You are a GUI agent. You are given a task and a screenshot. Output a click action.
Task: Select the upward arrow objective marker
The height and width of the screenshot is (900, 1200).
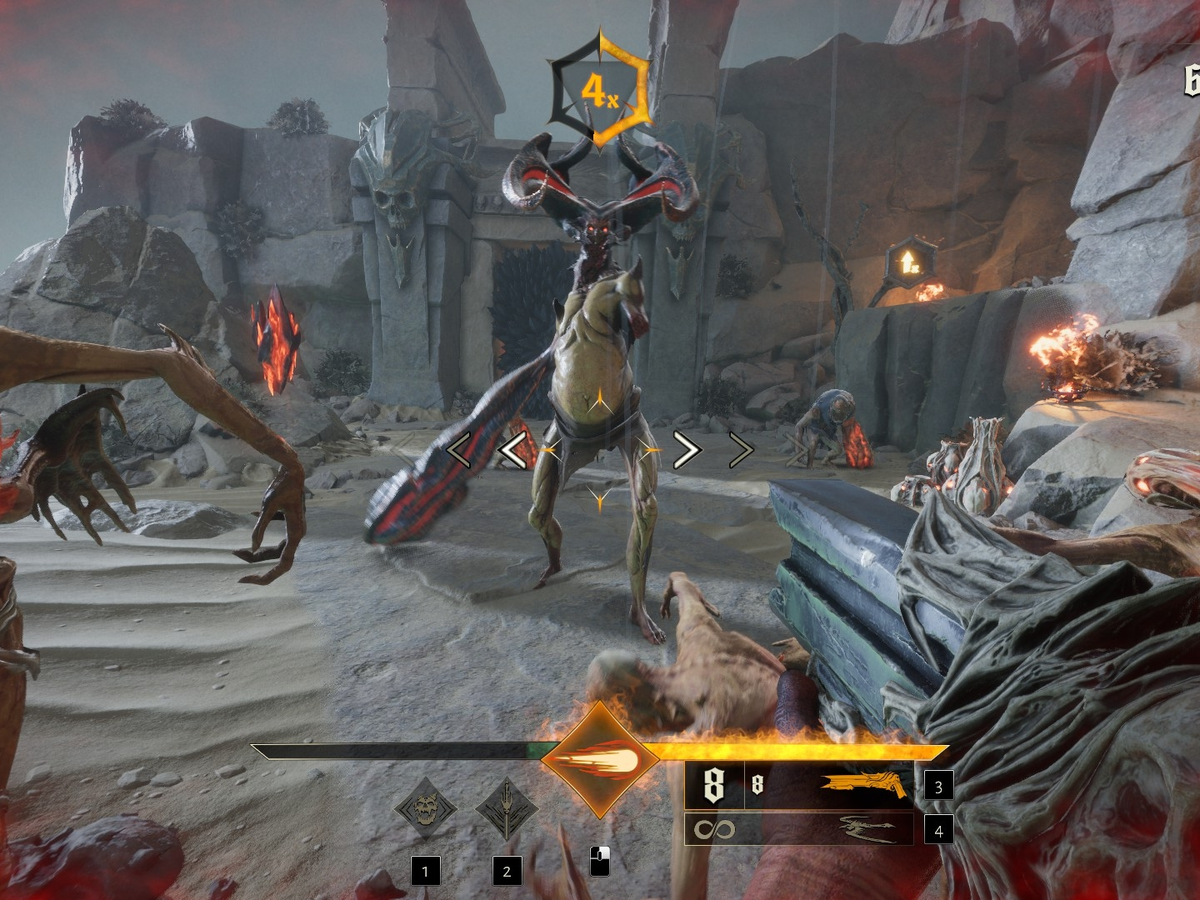pos(911,262)
